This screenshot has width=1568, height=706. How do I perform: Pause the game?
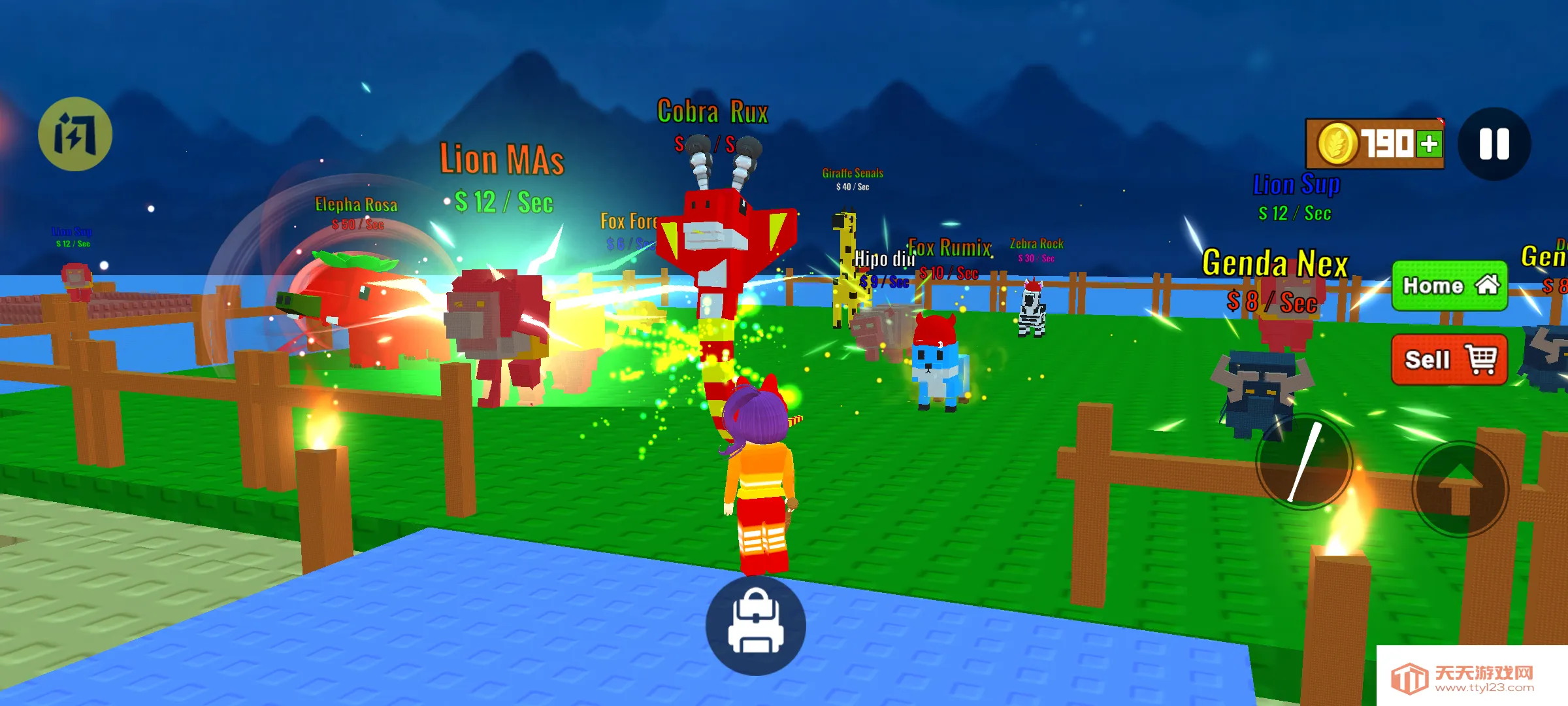[x=1494, y=144]
